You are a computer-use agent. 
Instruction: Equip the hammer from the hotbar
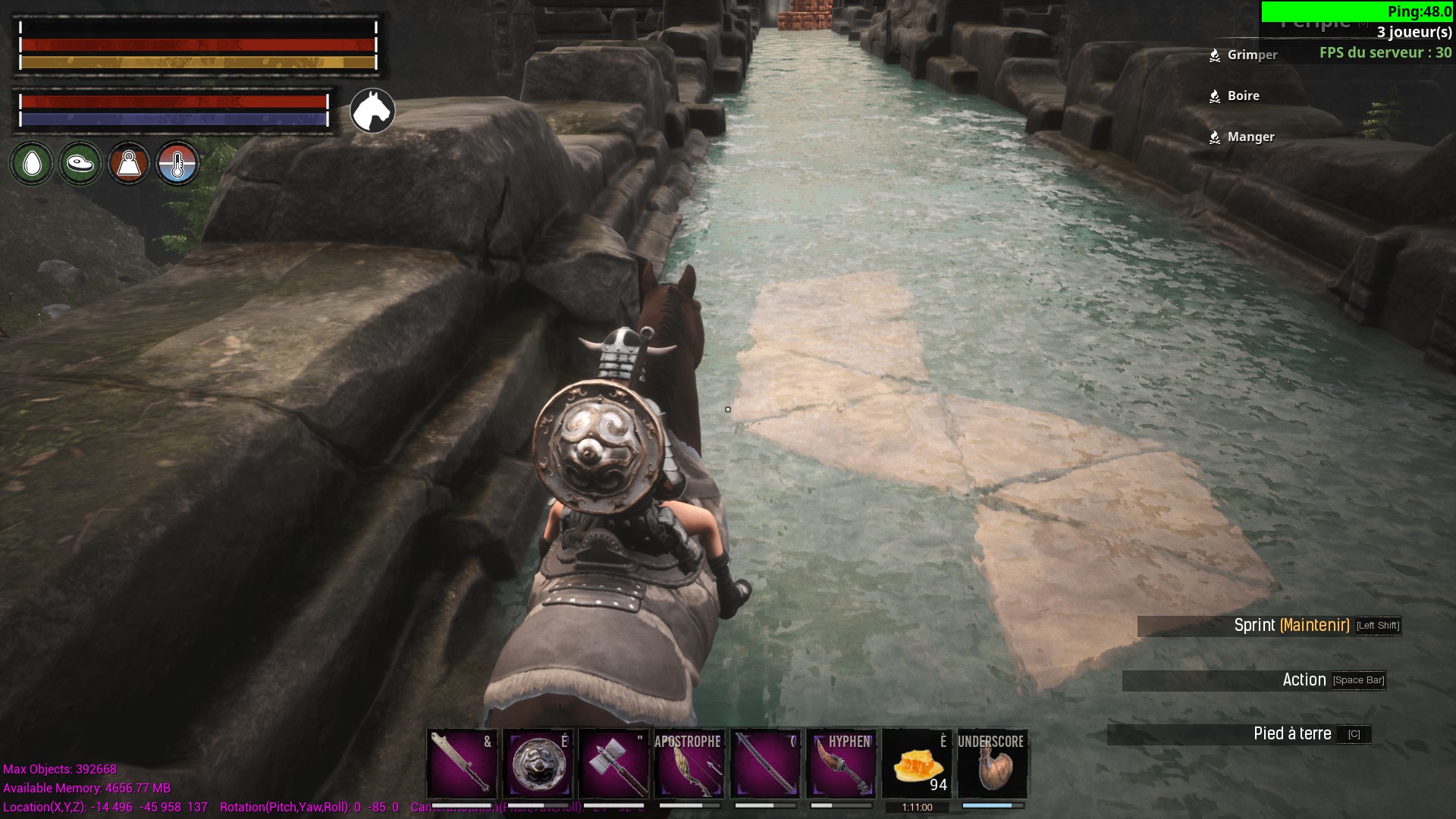614,764
